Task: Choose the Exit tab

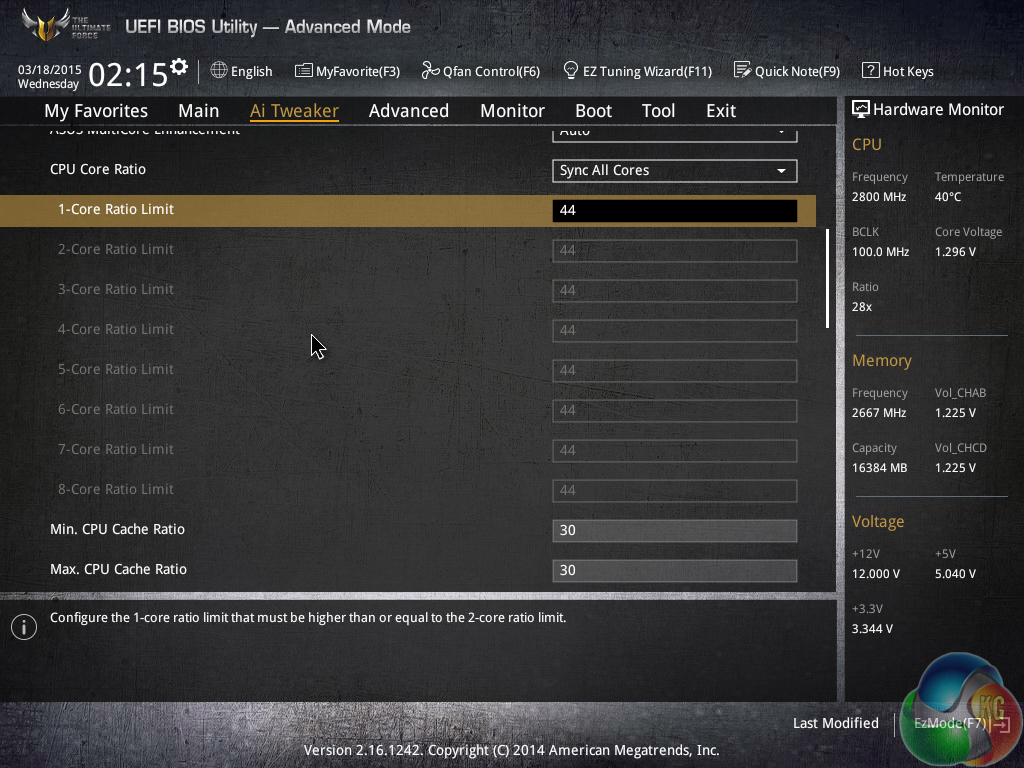Action: pos(720,111)
